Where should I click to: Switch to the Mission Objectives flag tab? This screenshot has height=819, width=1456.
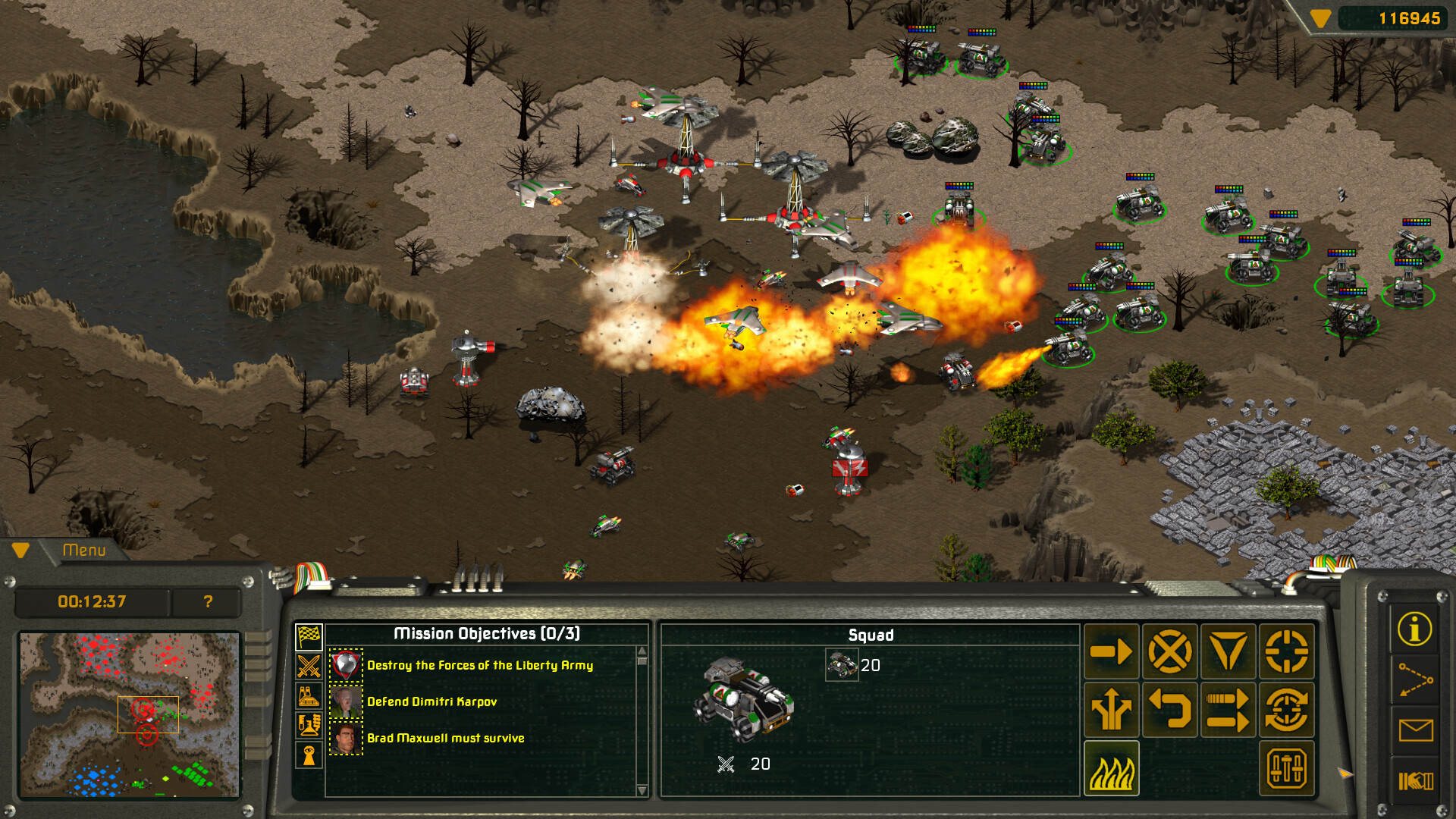[309, 637]
